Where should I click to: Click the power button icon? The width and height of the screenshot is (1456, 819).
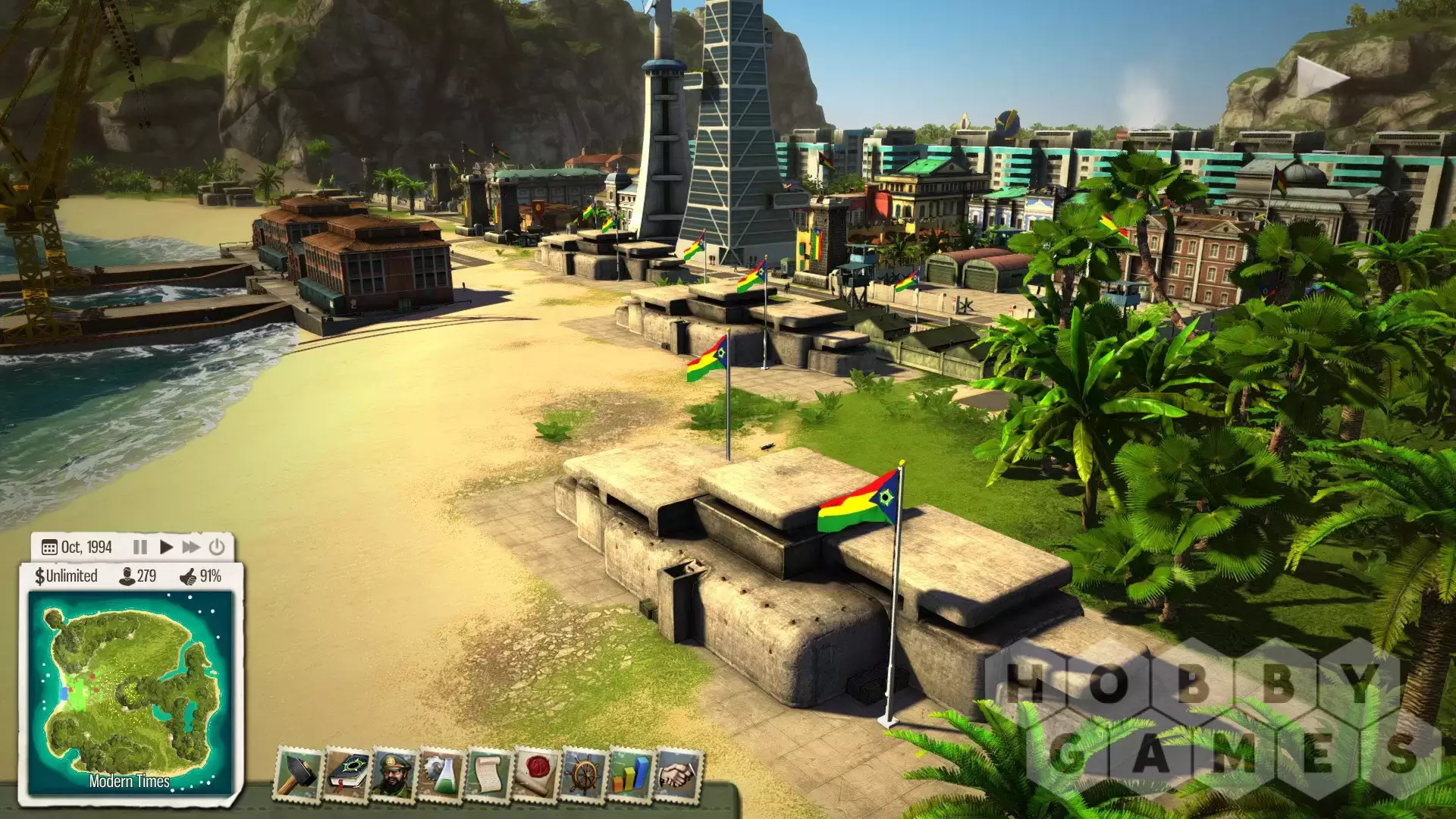217,547
